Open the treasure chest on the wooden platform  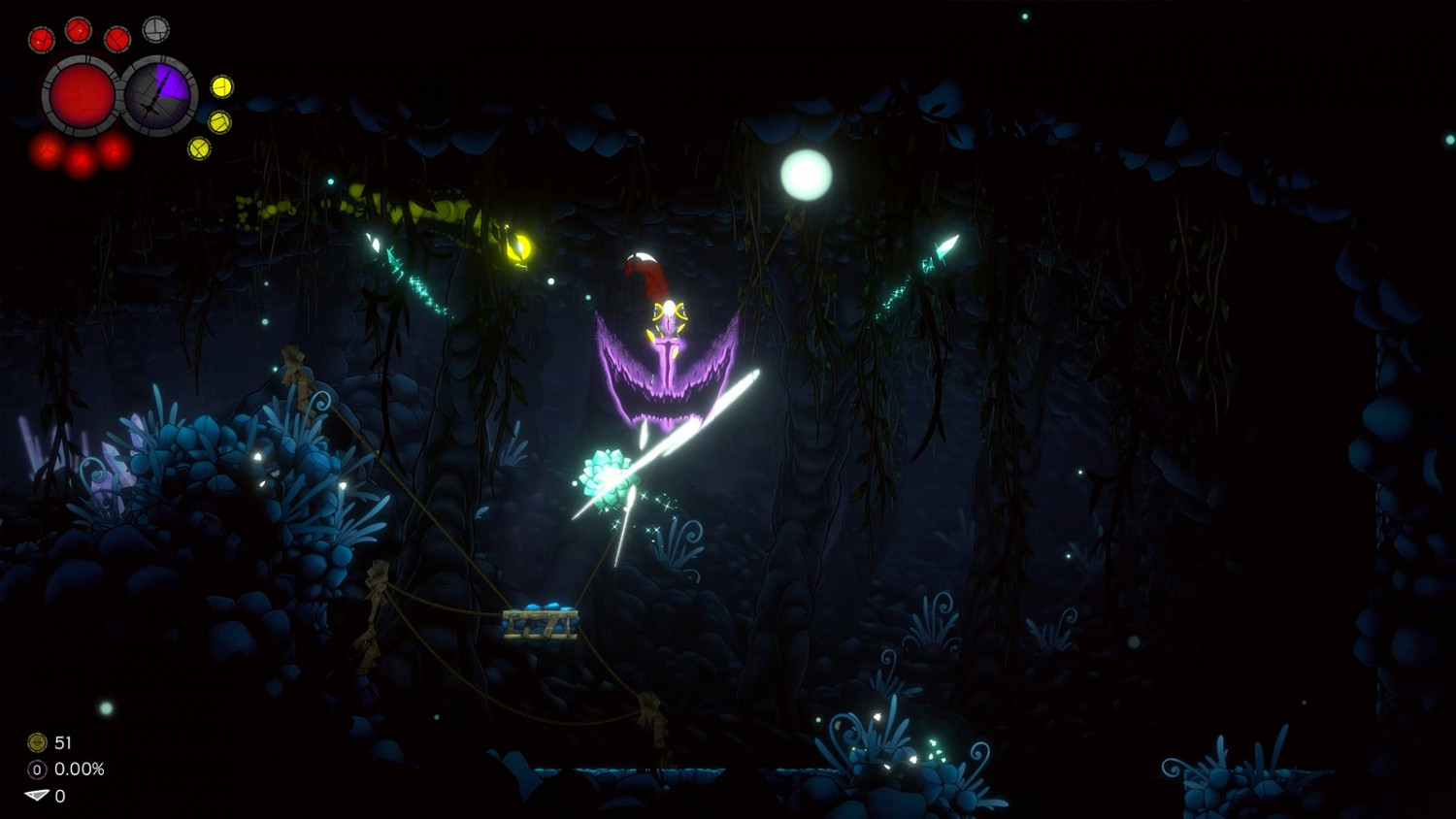pyautogui.click(x=541, y=622)
